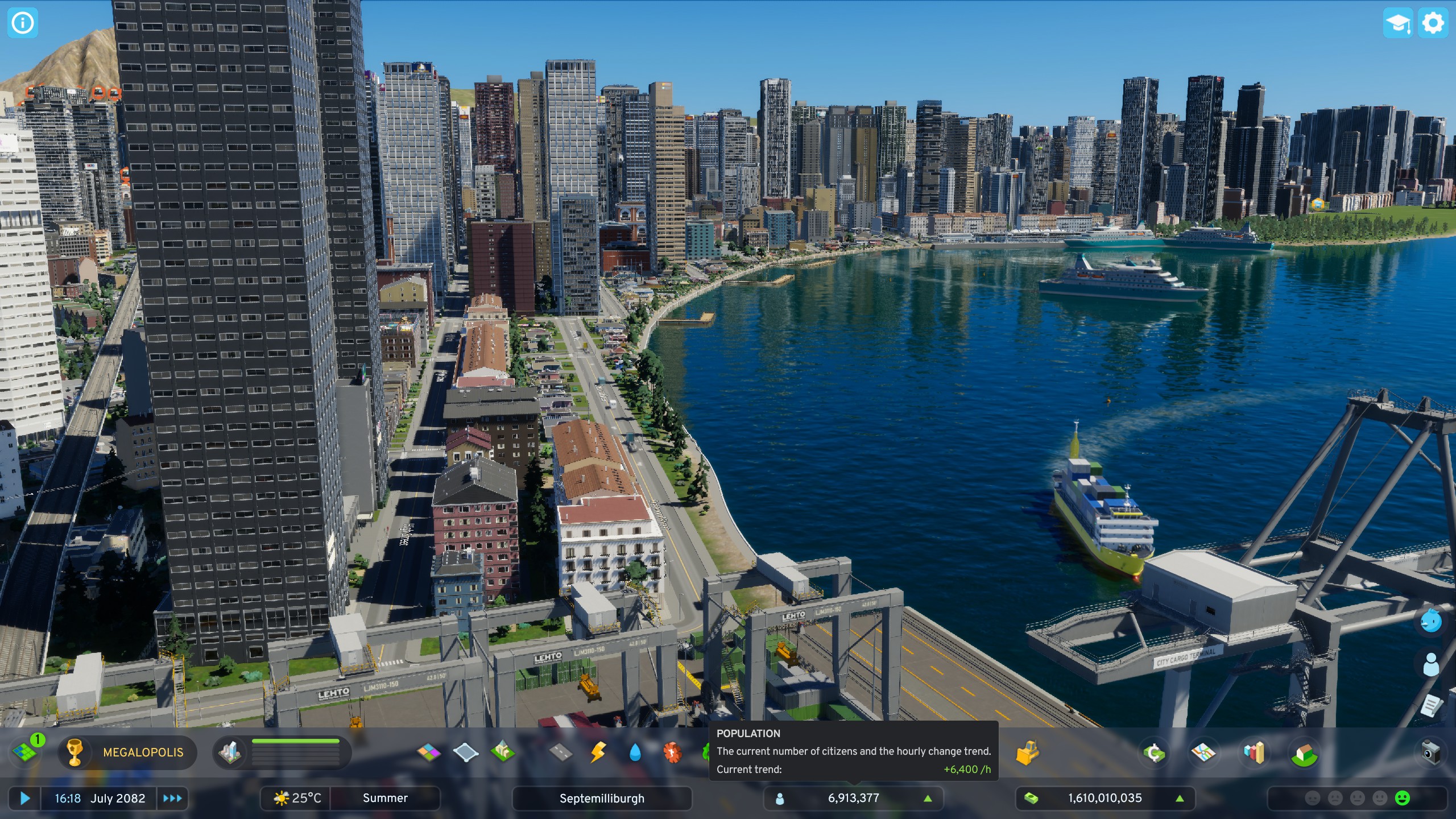
Task: Select the Electricity tool
Action: [x=598, y=752]
